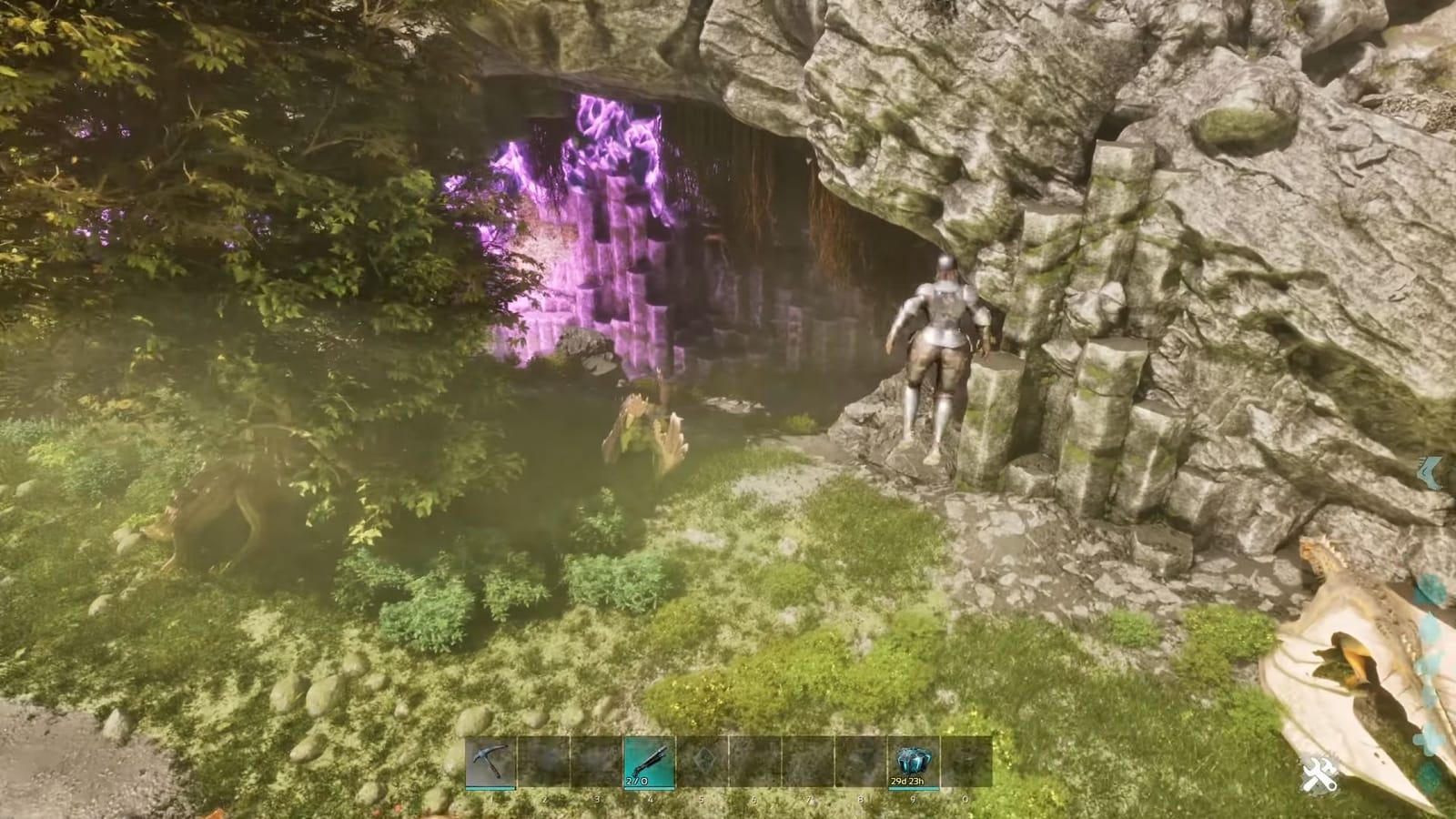Click the tamed dinosaur near the purple crystals
The height and width of the screenshot is (819, 1456).
pyautogui.click(x=646, y=428)
